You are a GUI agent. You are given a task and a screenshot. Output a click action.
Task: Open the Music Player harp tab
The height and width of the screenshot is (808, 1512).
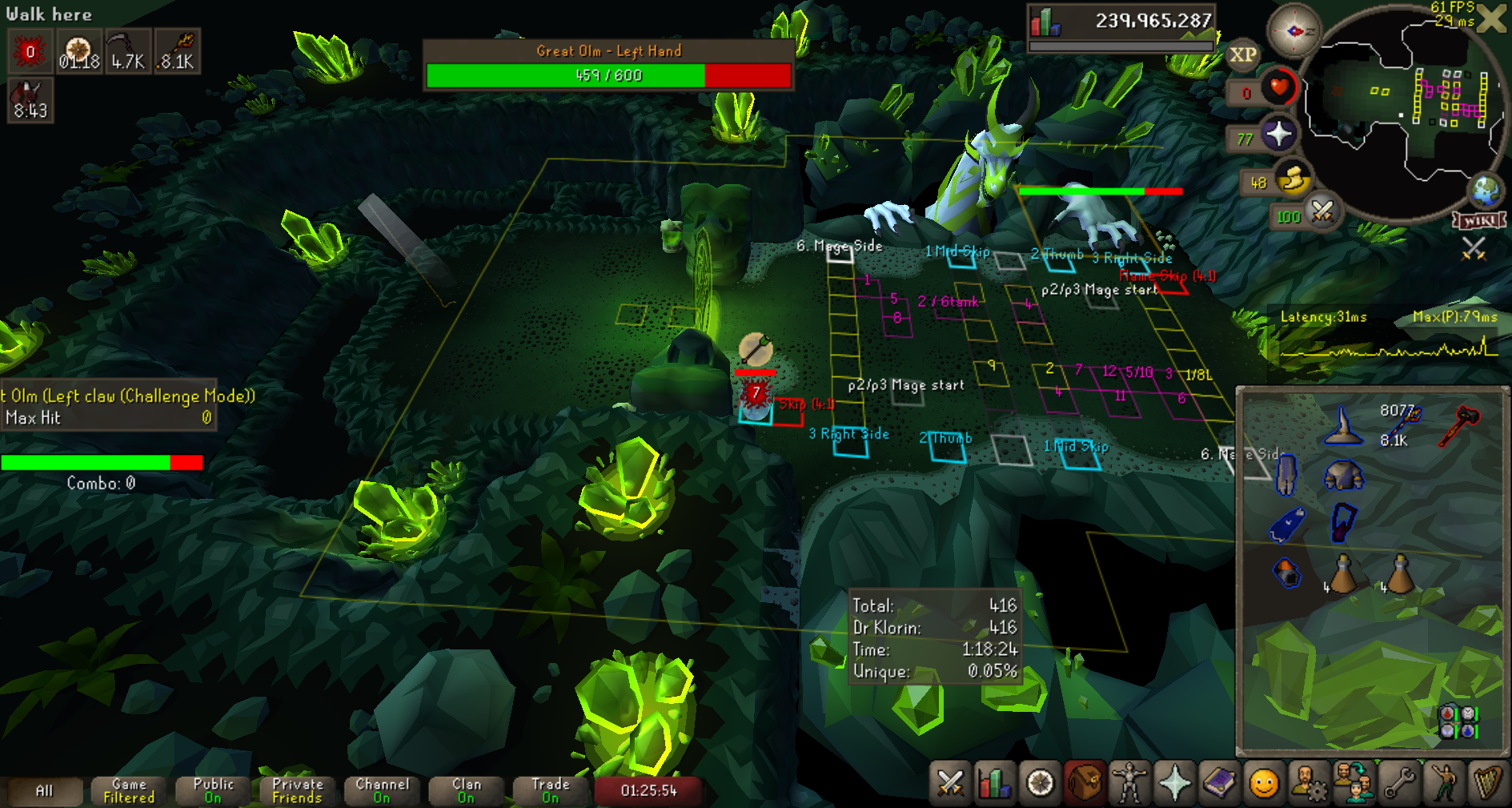tap(1487, 782)
